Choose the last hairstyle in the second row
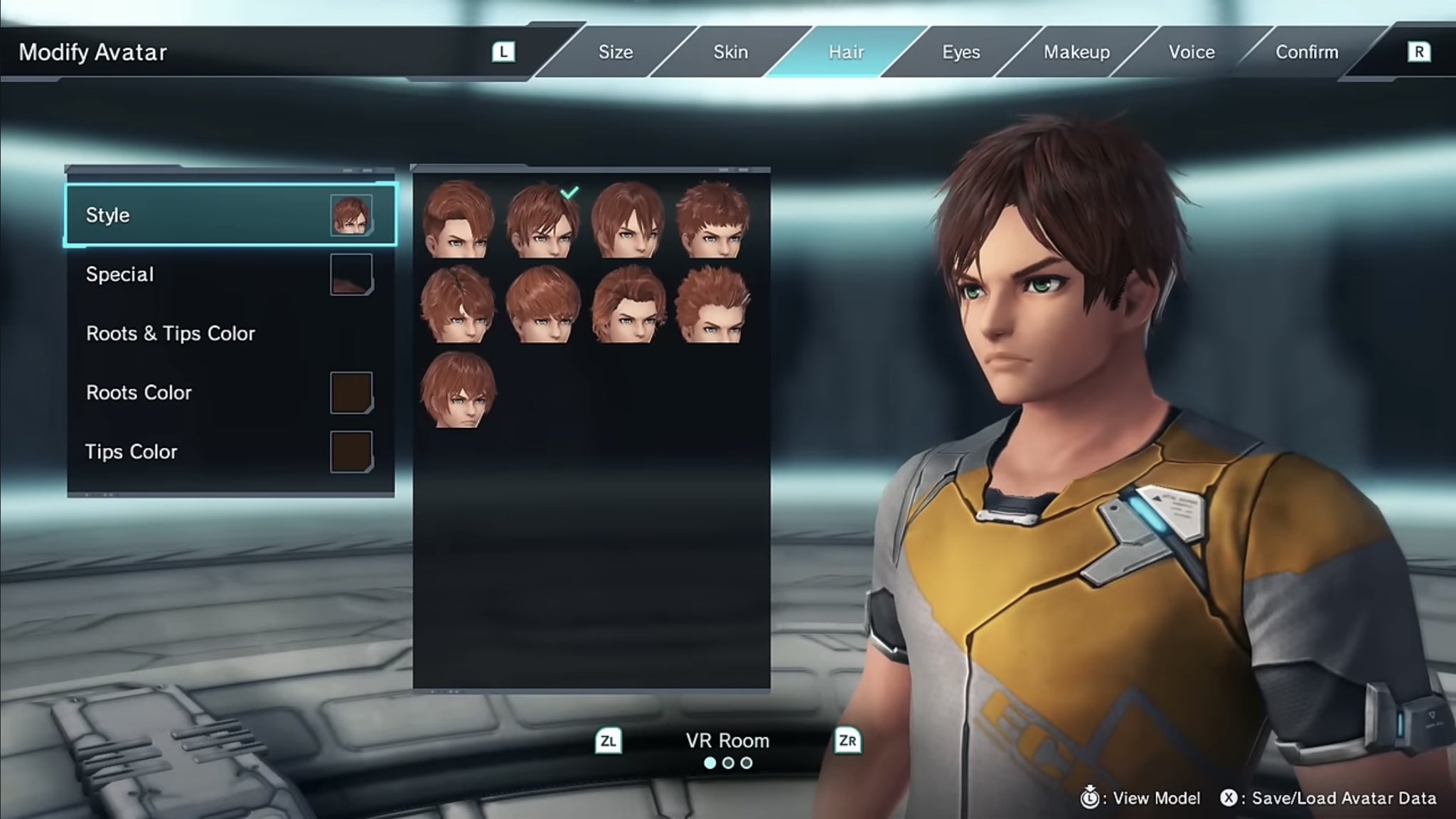The image size is (1456, 819). (x=712, y=305)
